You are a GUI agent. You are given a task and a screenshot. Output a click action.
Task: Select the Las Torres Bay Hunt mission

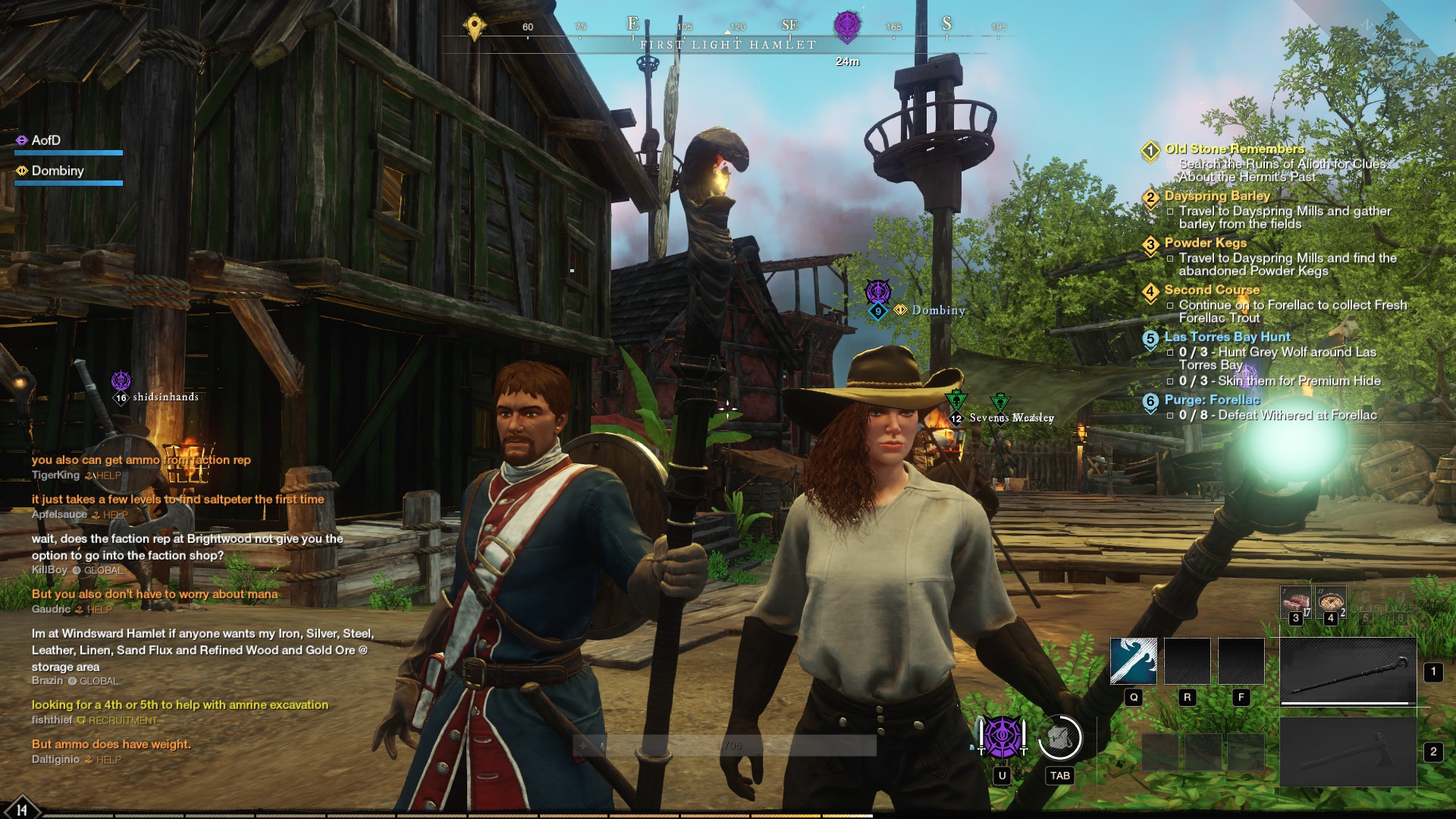pyautogui.click(x=1226, y=337)
